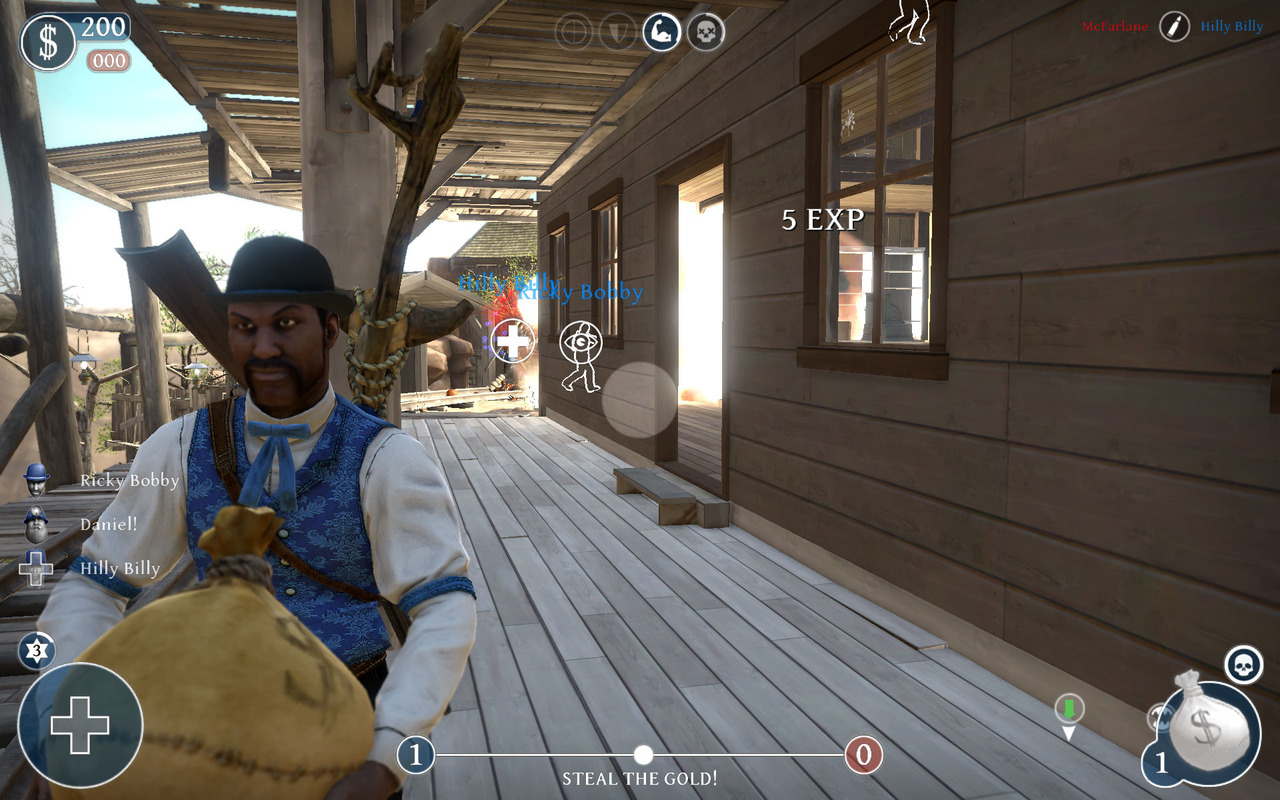Select Hilly Billy in the team list

(x=119, y=568)
